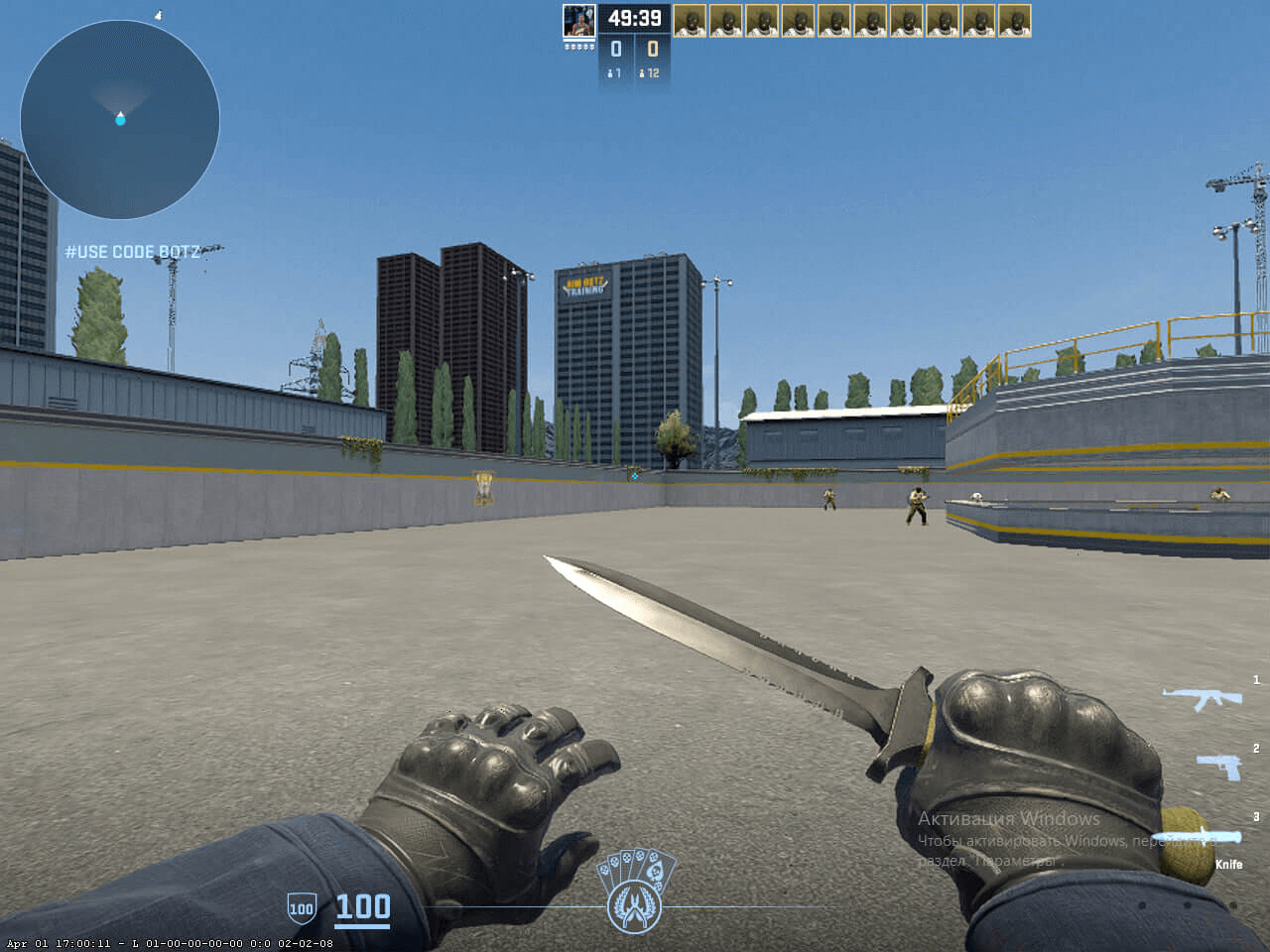Click the player avatar on the scoreboard
The image size is (1270, 952).
(576, 21)
